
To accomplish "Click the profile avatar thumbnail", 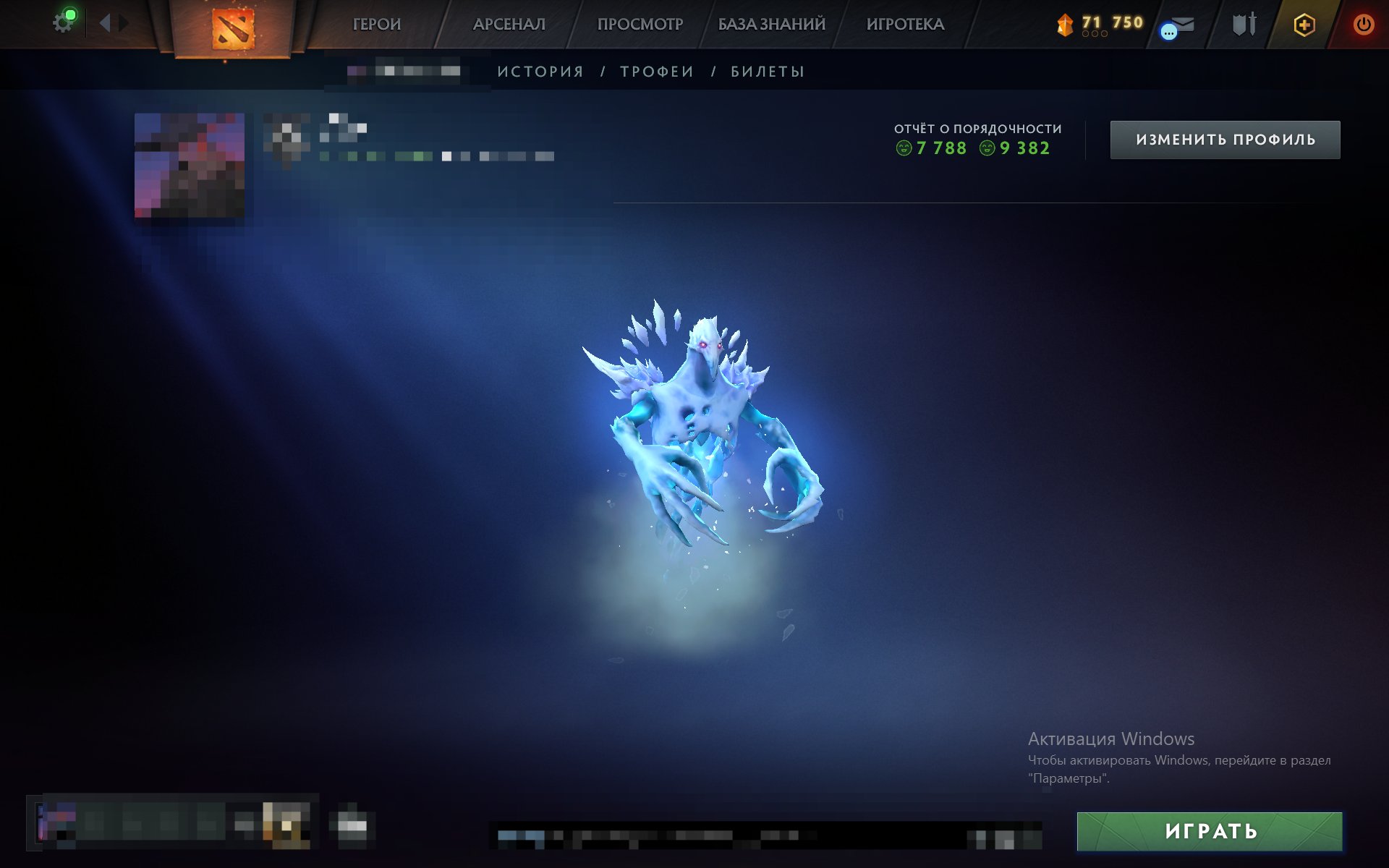I will pyautogui.click(x=190, y=168).
